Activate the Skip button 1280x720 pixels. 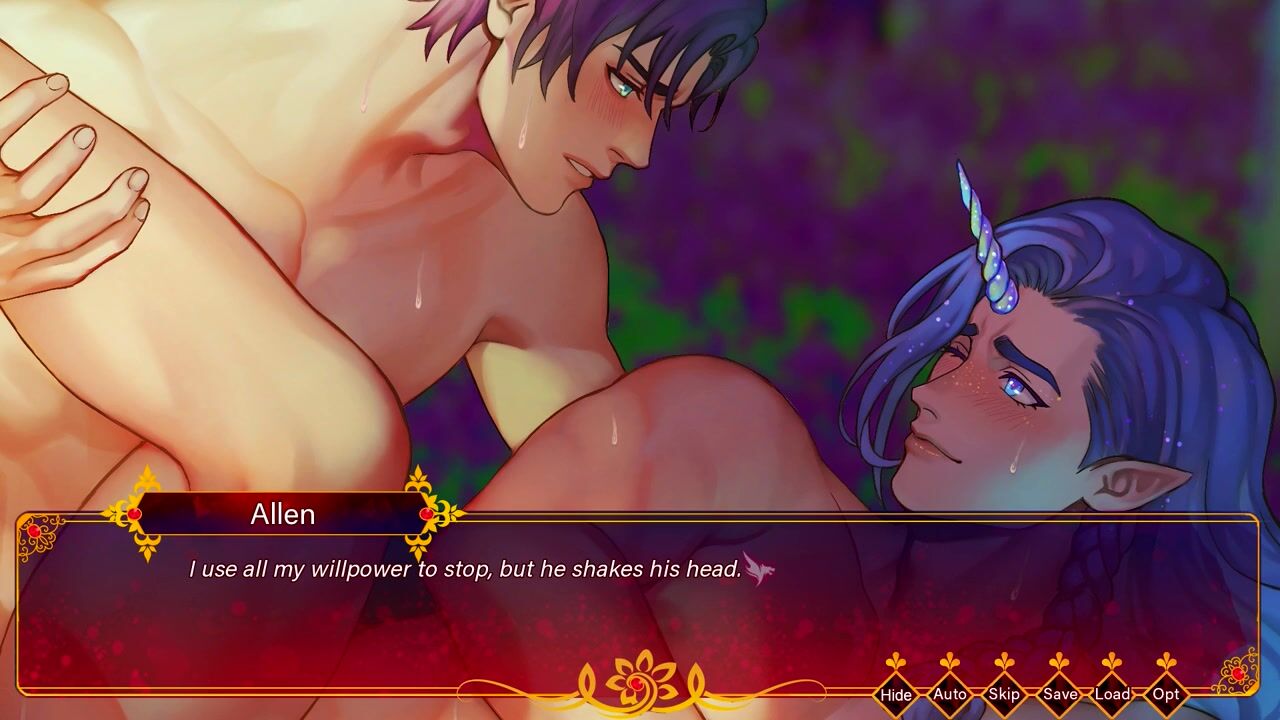point(1004,694)
